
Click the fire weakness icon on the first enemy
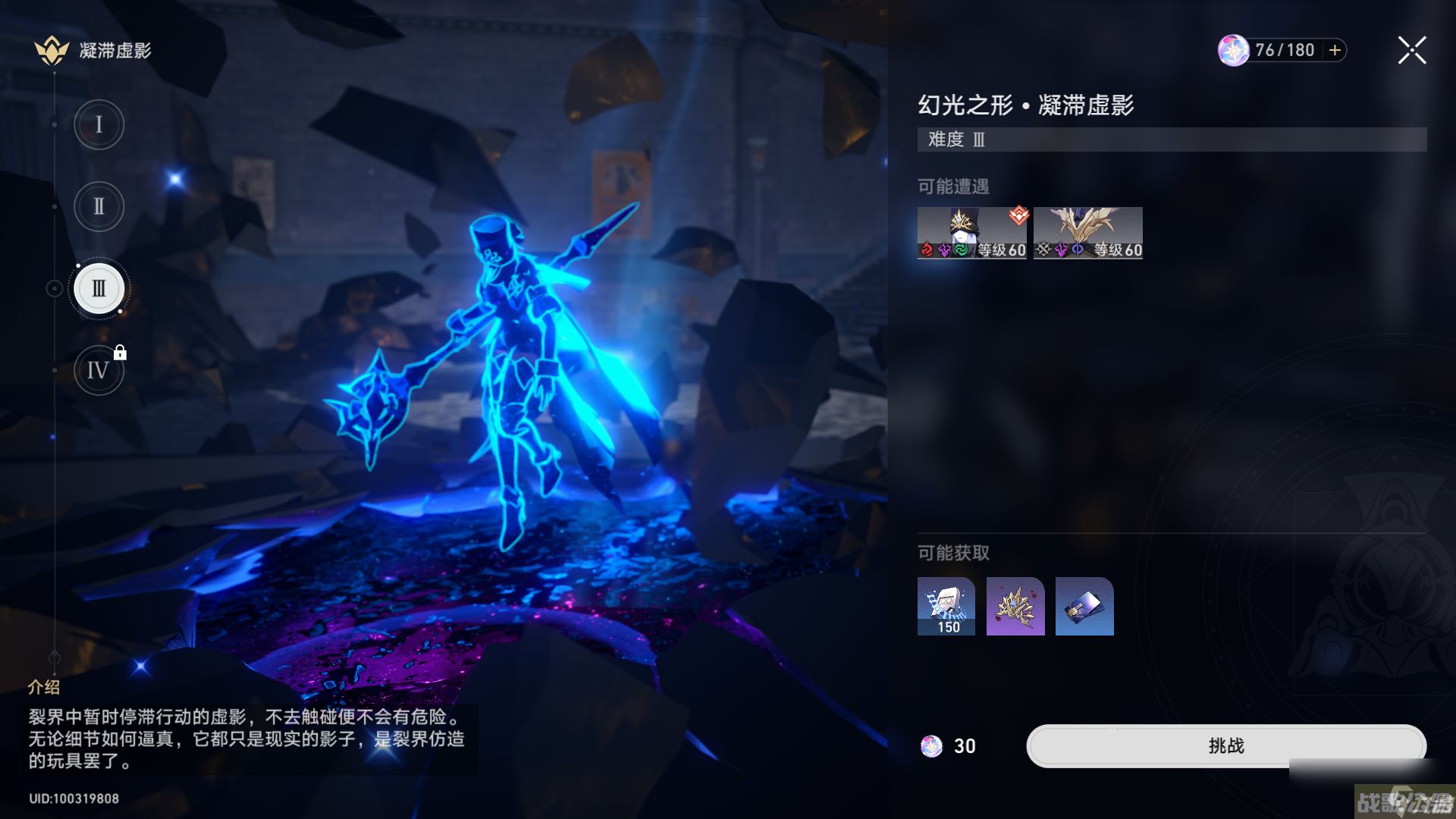point(927,251)
